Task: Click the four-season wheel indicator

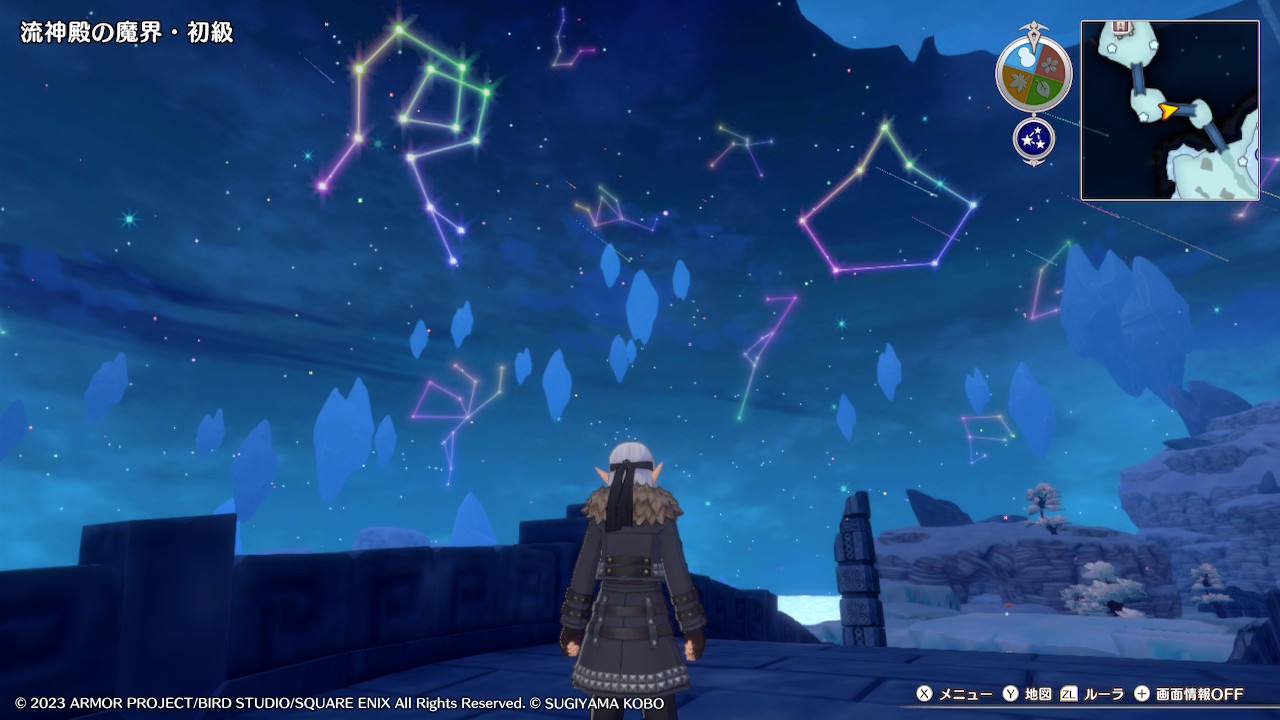Action: tap(1033, 73)
